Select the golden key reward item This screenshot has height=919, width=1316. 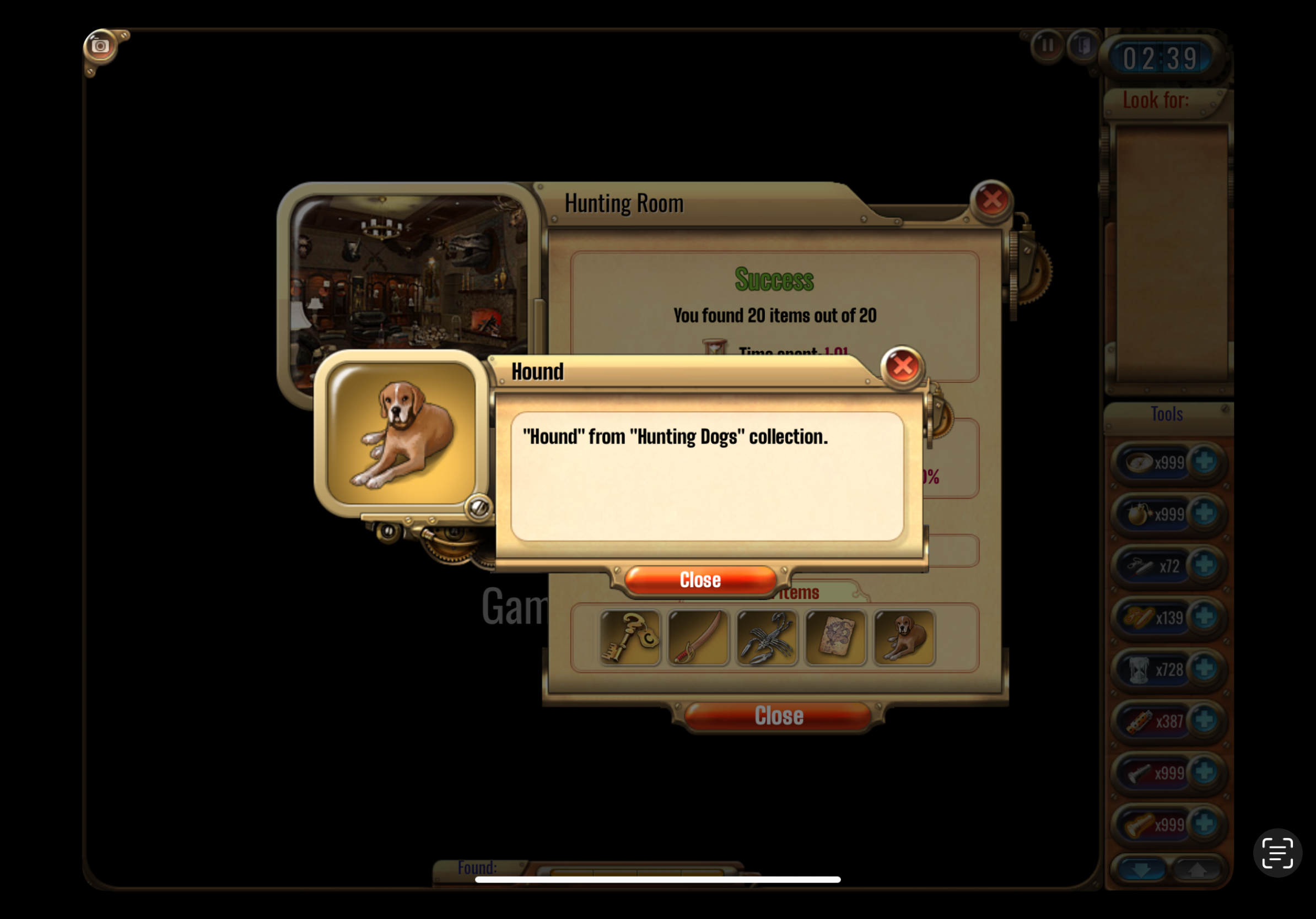point(630,637)
